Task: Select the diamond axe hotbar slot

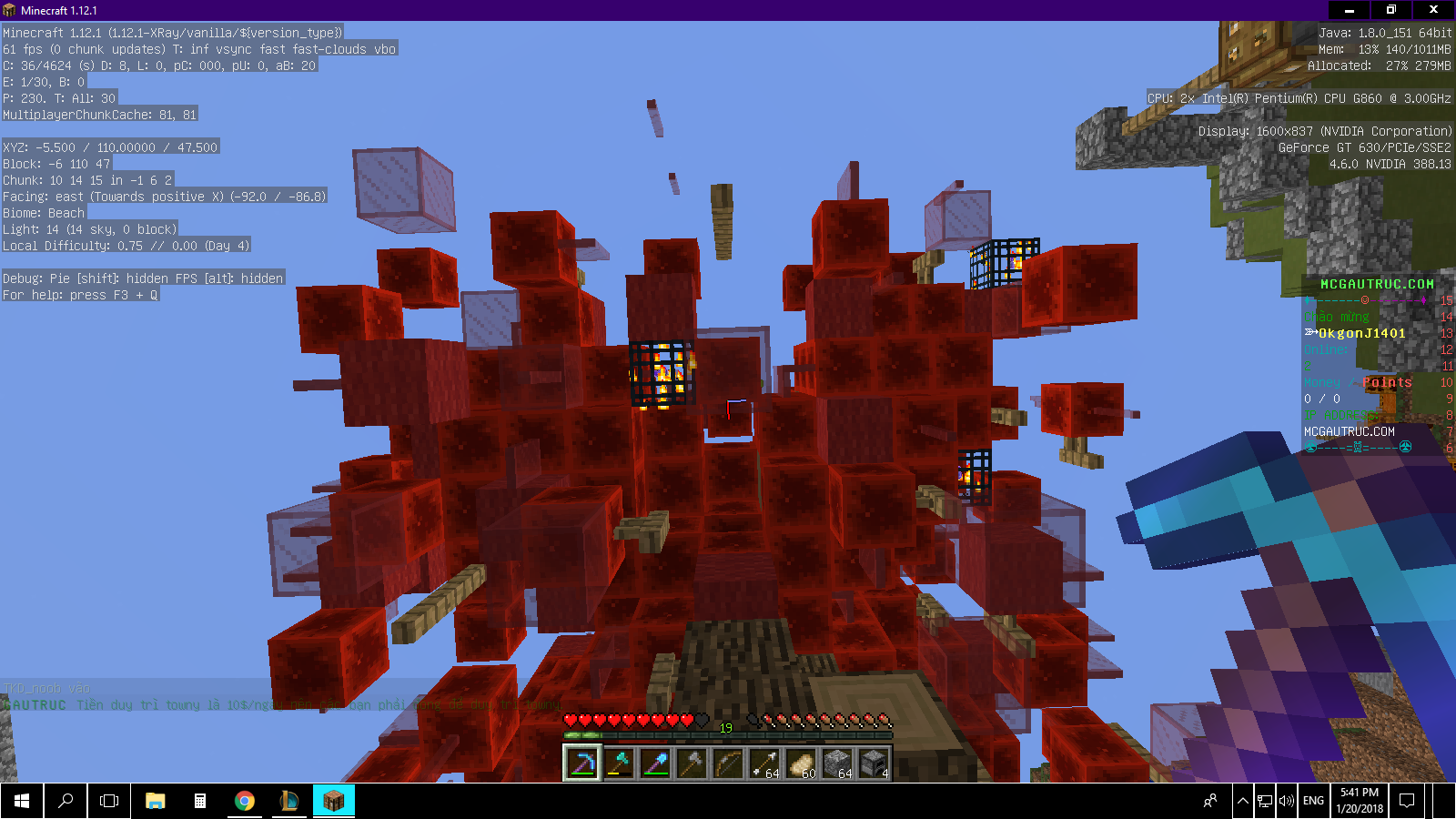Action: click(619, 763)
